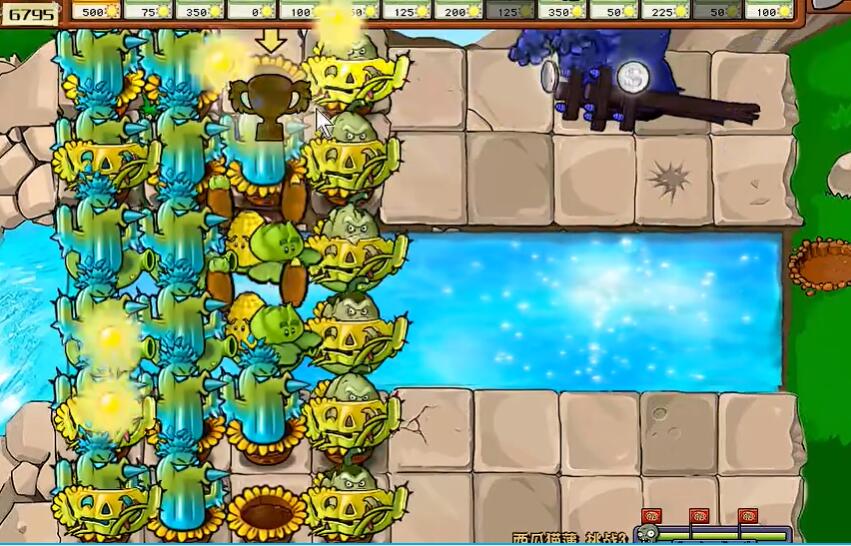851x546 pixels.
Task: Select the 200-sun seed packet
Action: 459,11
